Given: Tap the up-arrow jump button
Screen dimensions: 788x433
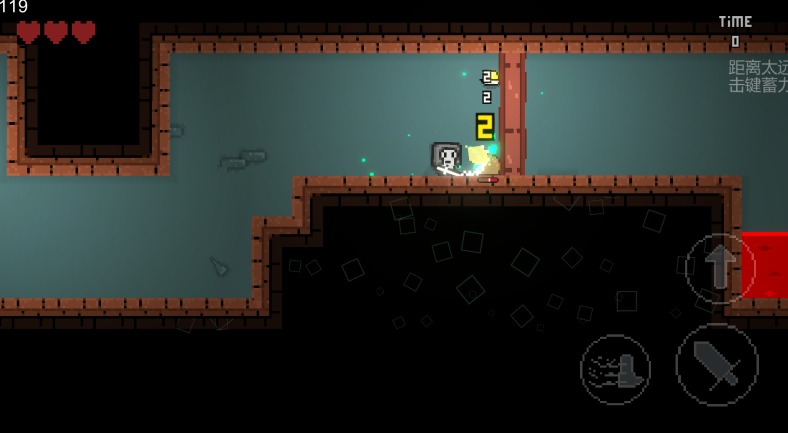Looking at the screenshot, I should [x=720, y=268].
